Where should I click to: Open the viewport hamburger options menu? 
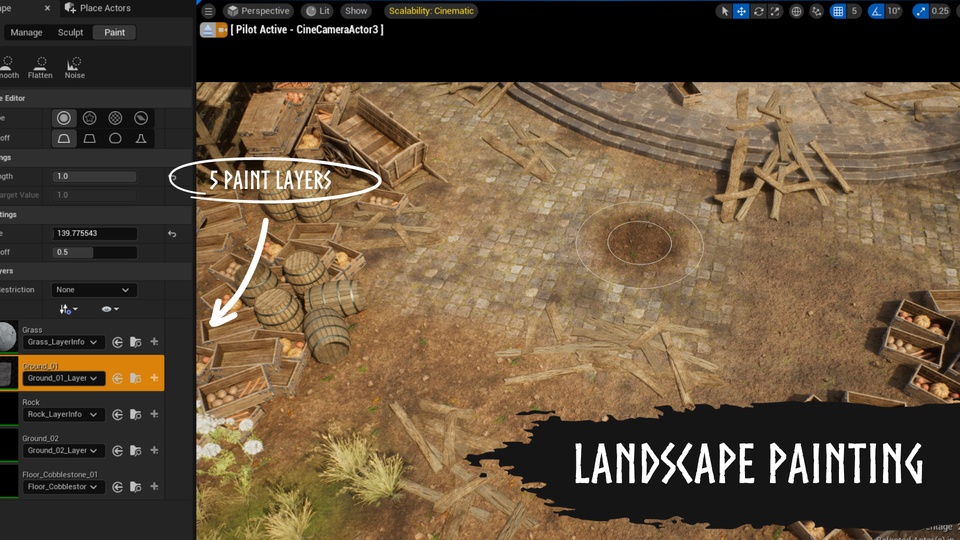click(x=208, y=11)
